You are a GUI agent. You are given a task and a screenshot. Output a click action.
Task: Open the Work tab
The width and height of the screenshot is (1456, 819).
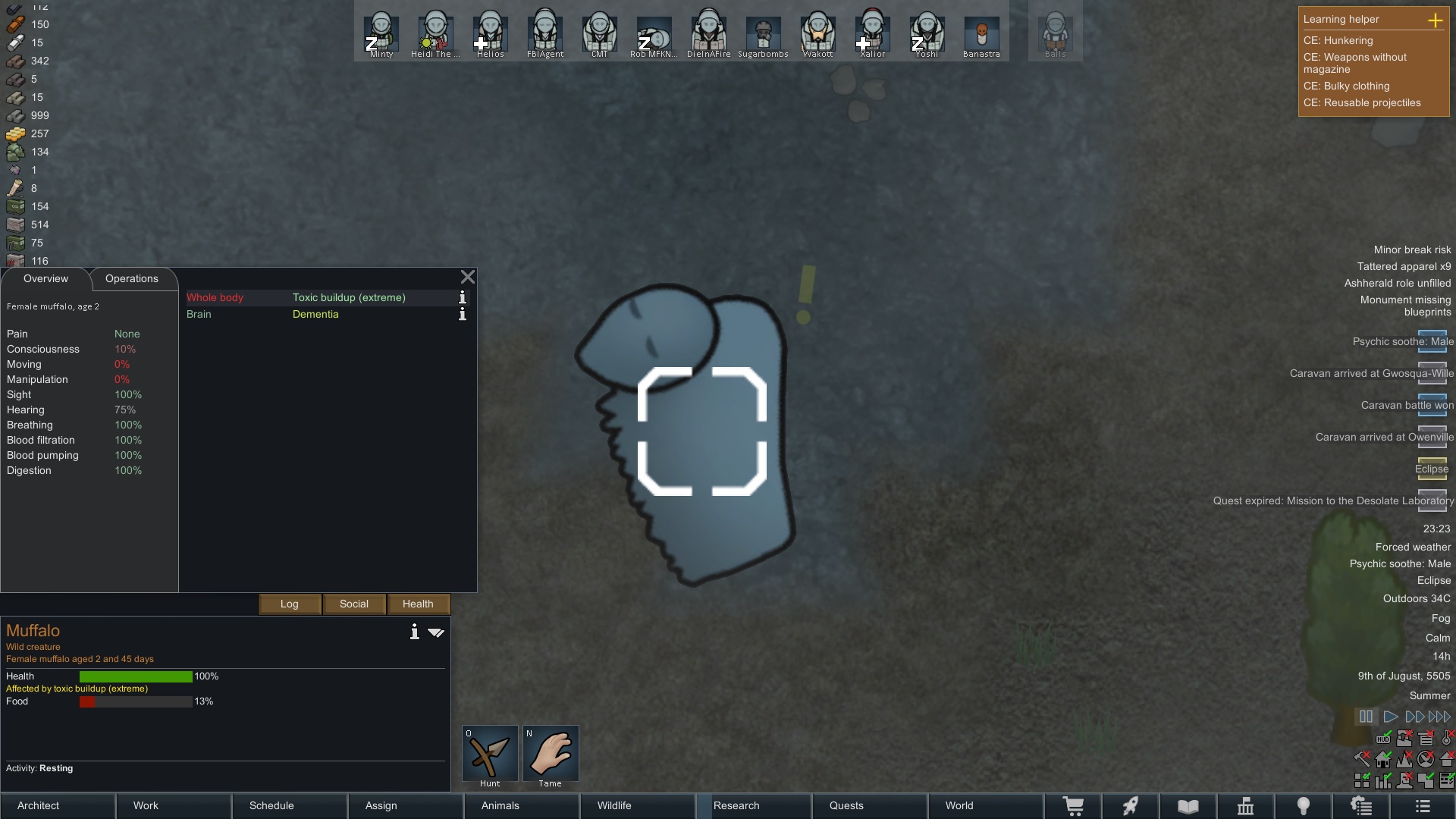click(174, 805)
